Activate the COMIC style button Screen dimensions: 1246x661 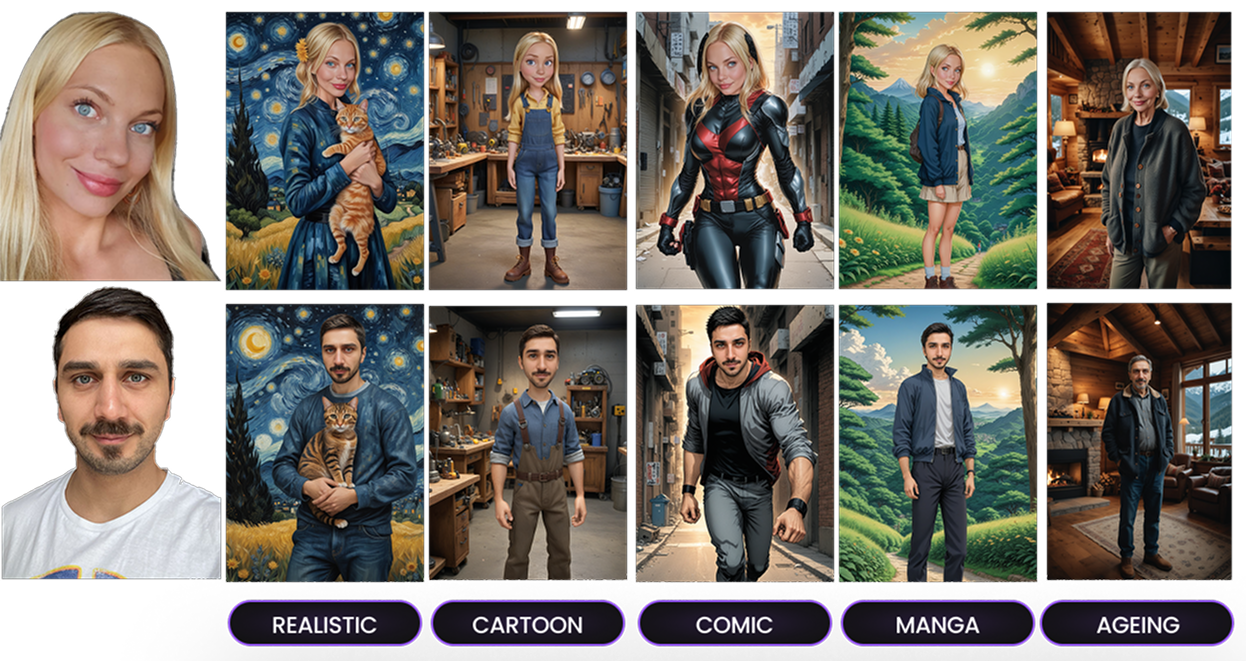734,625
